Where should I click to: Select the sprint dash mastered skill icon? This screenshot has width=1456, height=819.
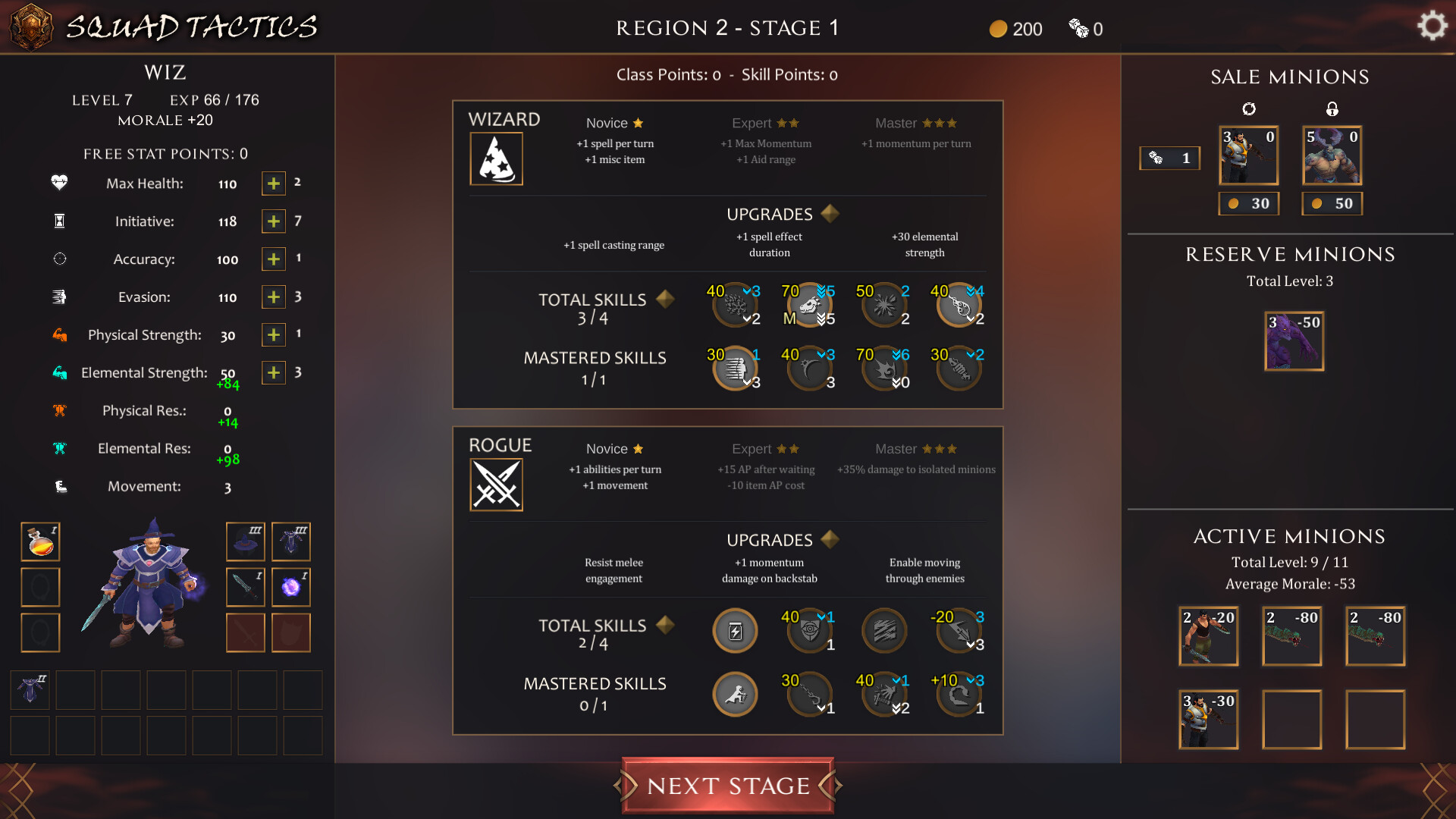734,369
